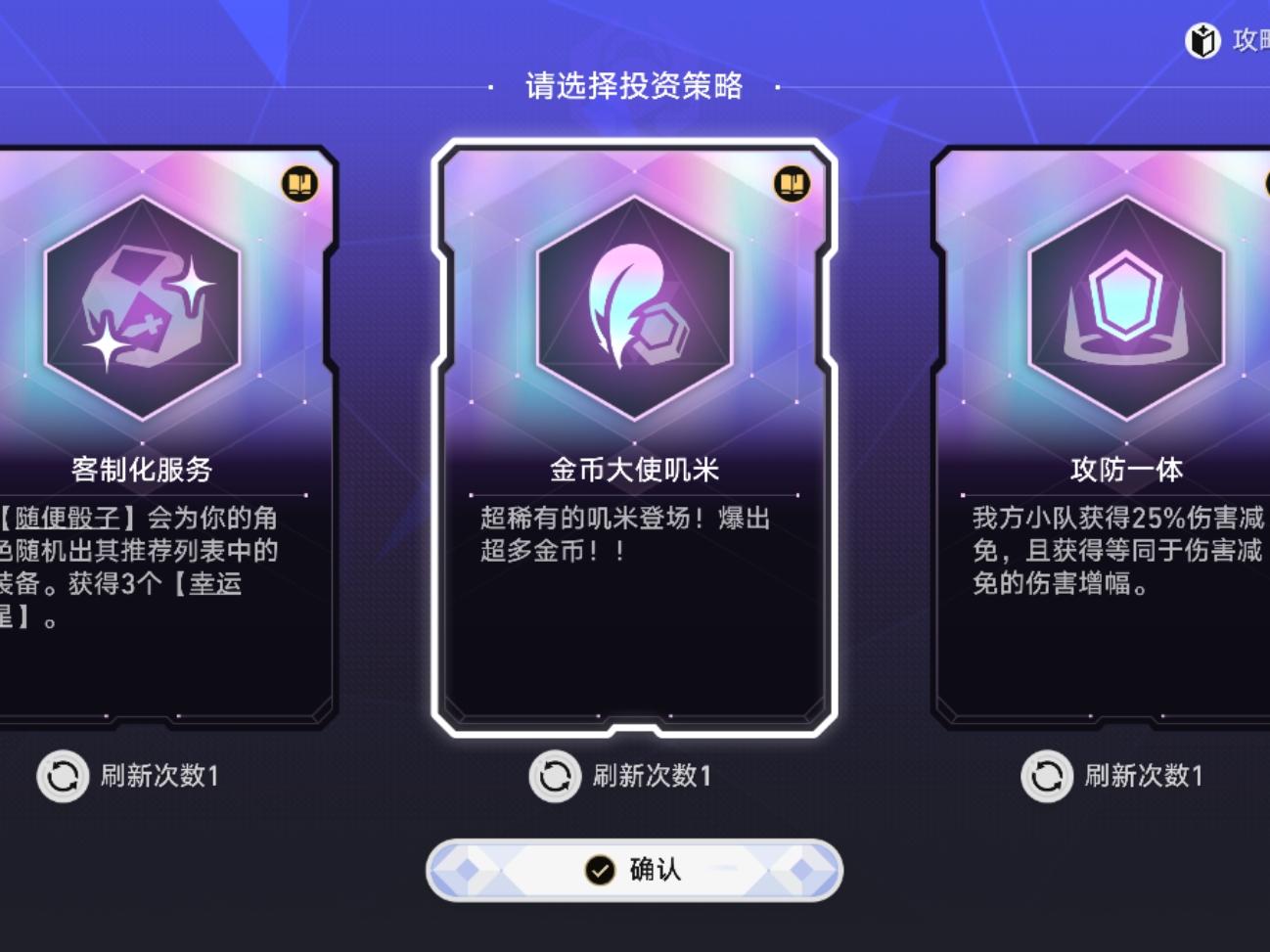This screenshot has width=1270, height=952.
Task: Open the book details icon on 金币大使叽米 card
Action: [793, 184]
